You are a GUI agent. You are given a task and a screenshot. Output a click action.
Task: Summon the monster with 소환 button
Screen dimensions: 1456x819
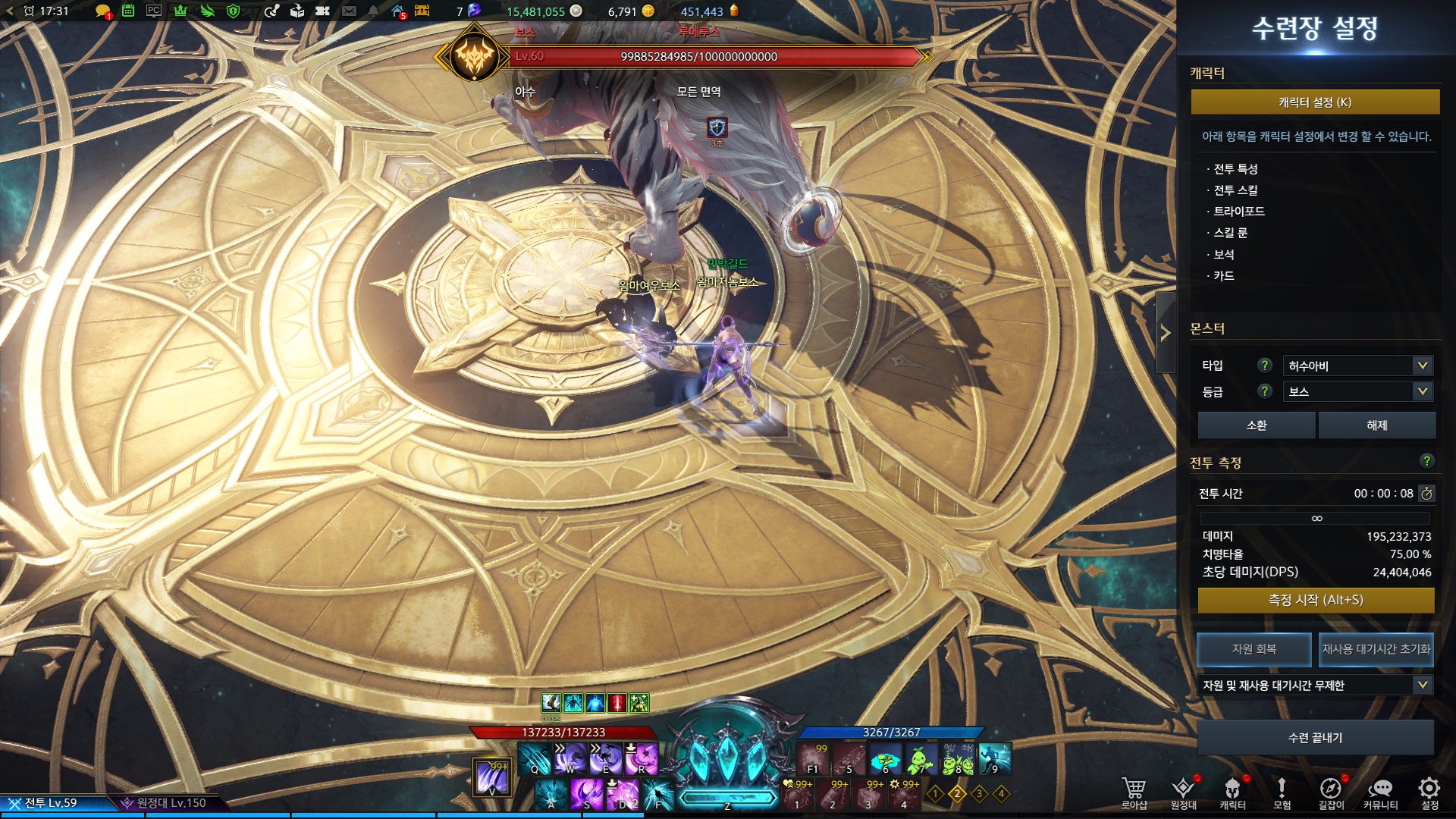(x=1256, y=425)
